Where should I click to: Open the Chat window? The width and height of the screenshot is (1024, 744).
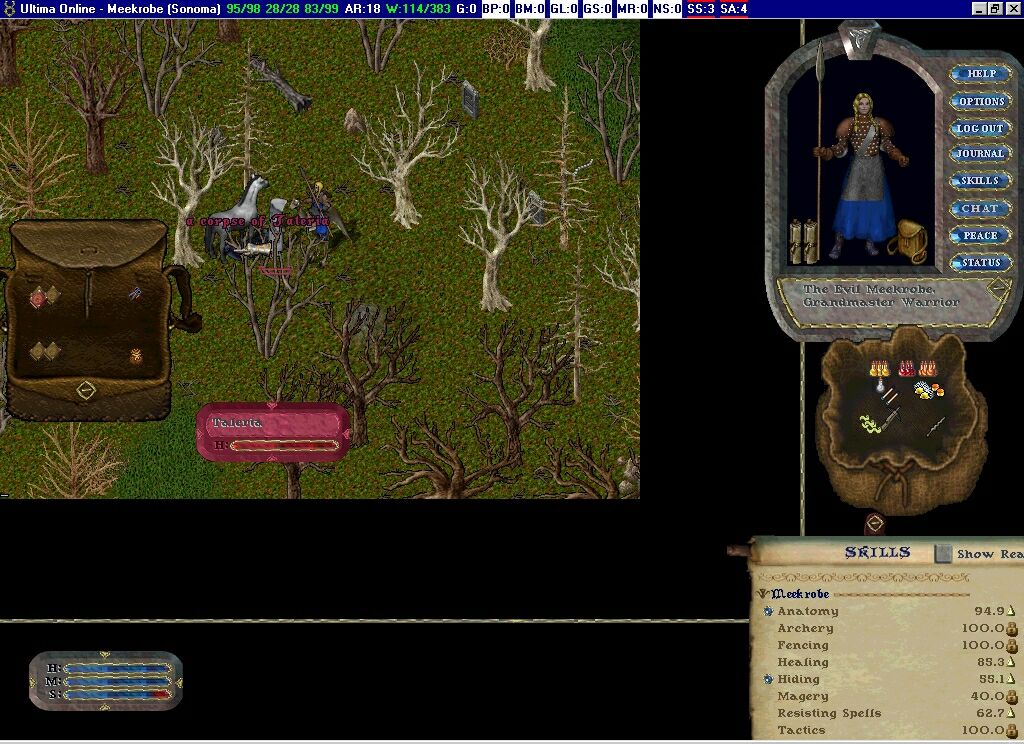pyautogui.click(x=980, y=208)
